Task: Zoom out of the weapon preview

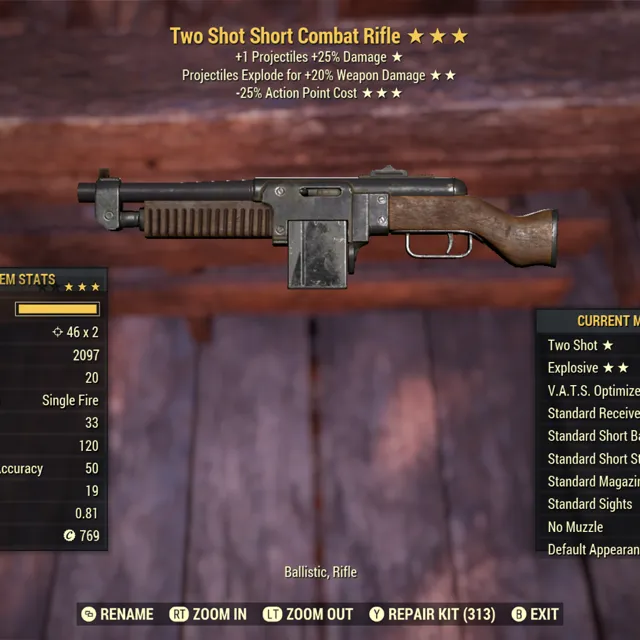Action: point(308,614)
